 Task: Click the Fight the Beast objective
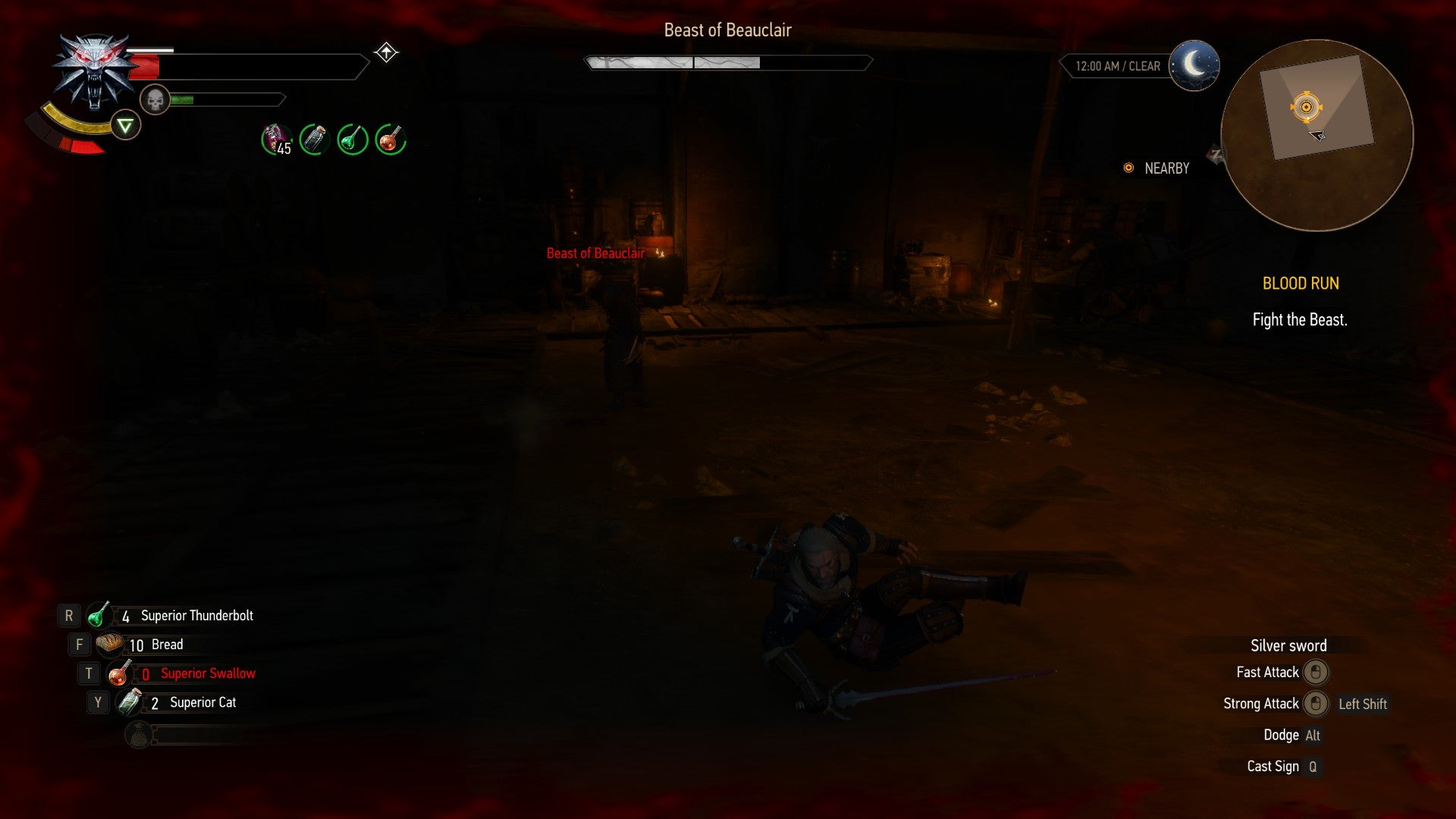tap(1299, 320)
